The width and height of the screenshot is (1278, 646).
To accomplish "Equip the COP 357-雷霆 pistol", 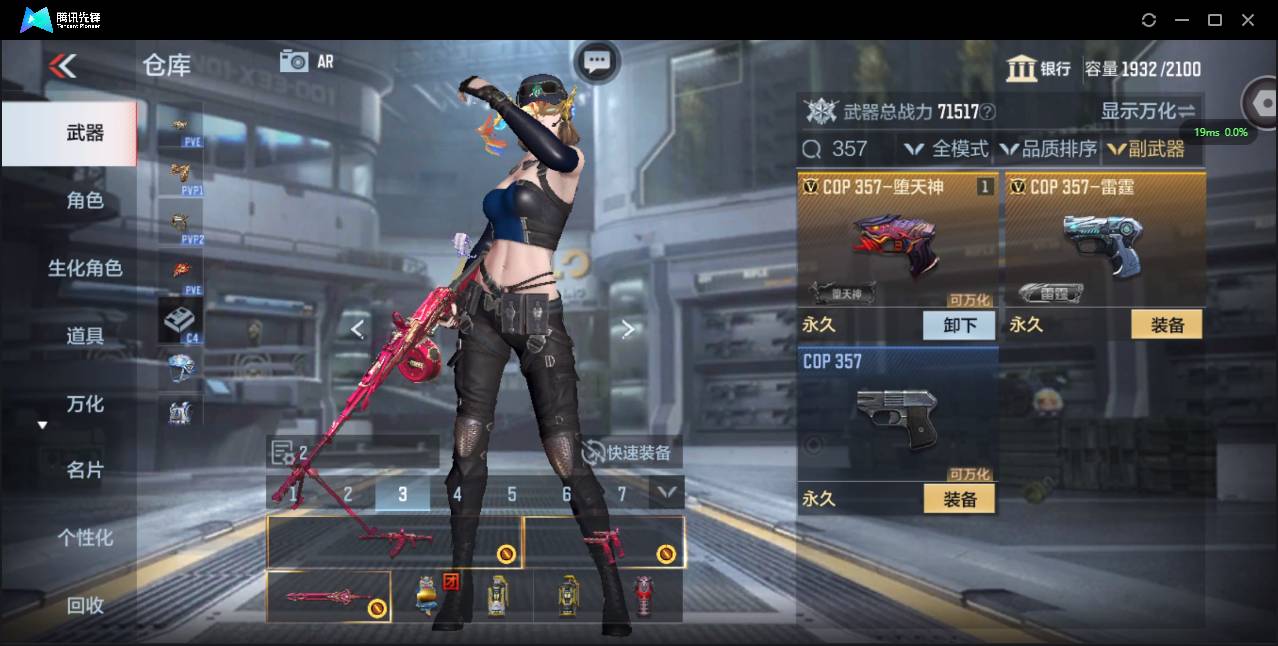I will point(1166,325).
